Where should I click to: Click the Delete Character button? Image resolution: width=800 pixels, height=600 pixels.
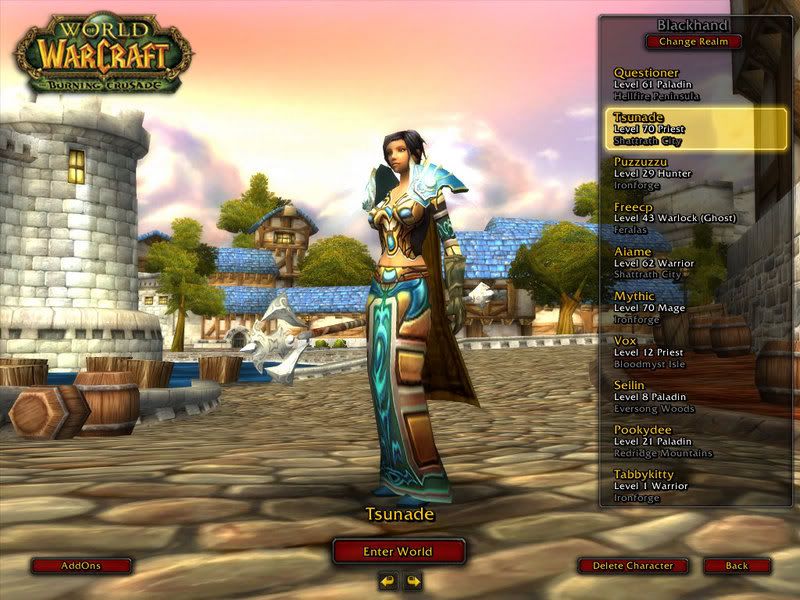coord(633,566)
